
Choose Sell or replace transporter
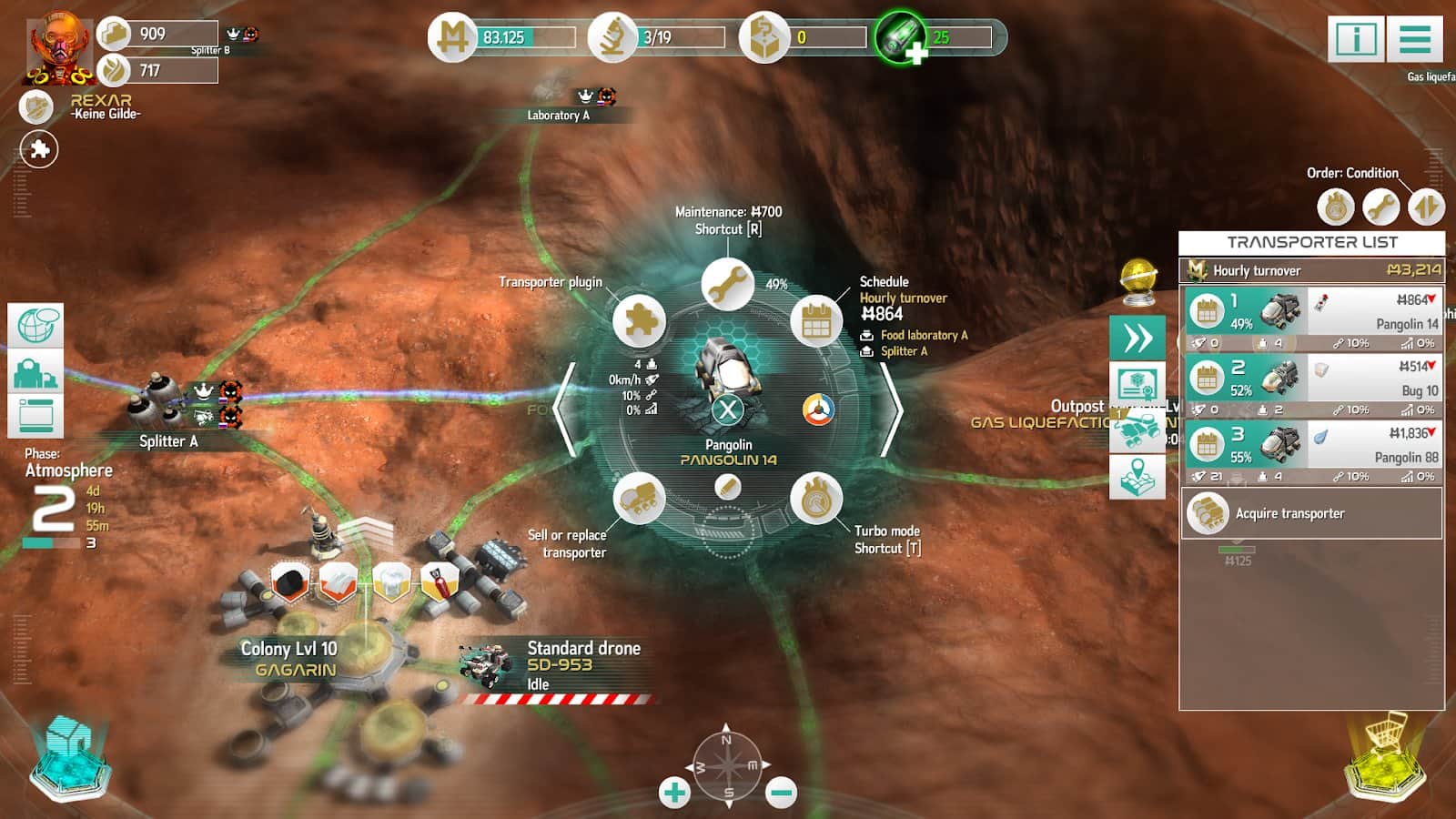click(639, 498)
